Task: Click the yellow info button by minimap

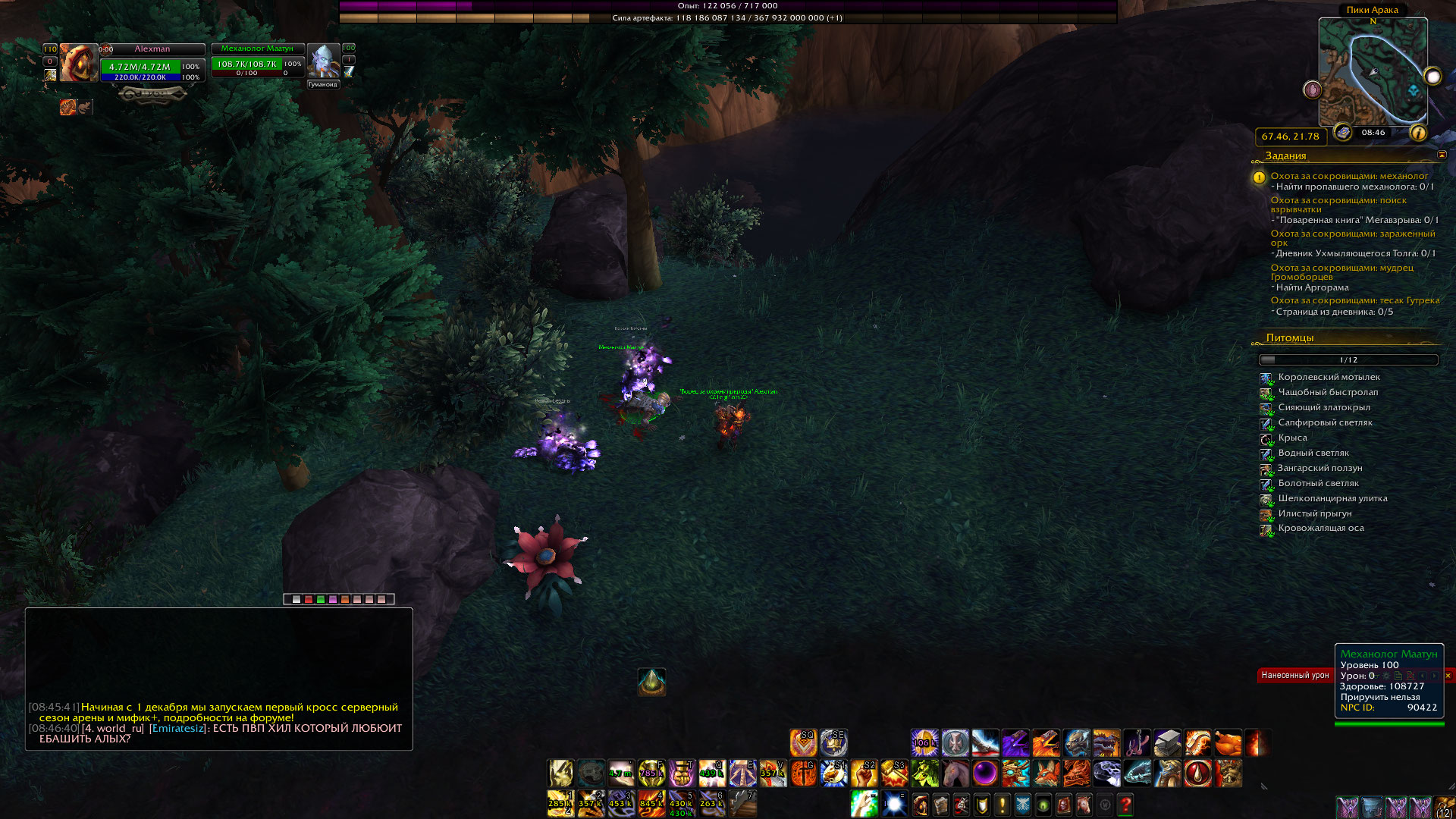Action: coord(1418,133)
